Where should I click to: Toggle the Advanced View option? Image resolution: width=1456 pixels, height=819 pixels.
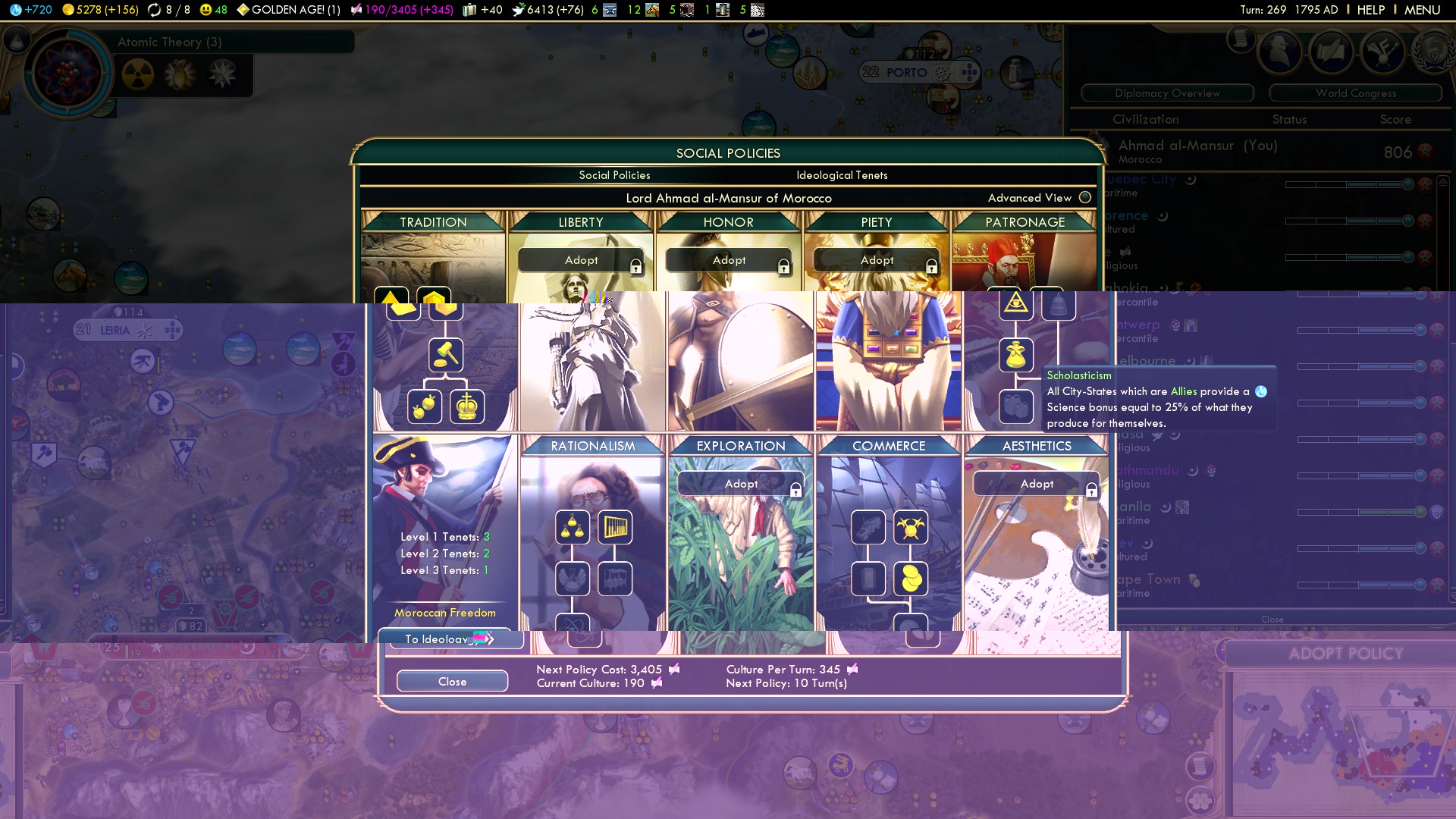click(1084, 197)
